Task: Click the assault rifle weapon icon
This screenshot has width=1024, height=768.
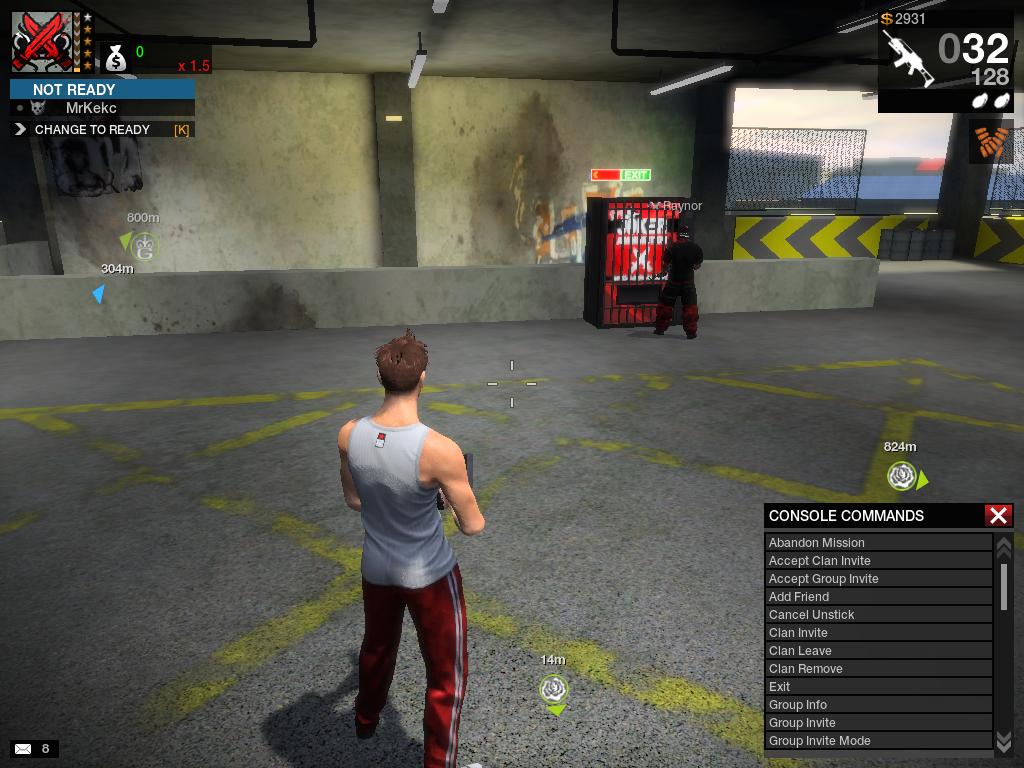Action: click(x=908, y=58)
